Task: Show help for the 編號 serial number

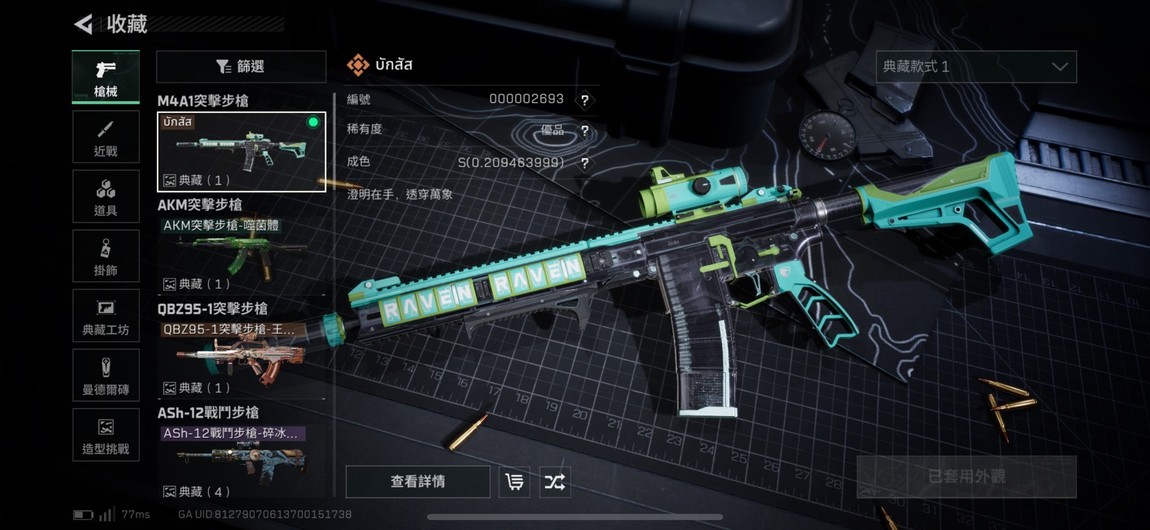Action: [584, 100]
